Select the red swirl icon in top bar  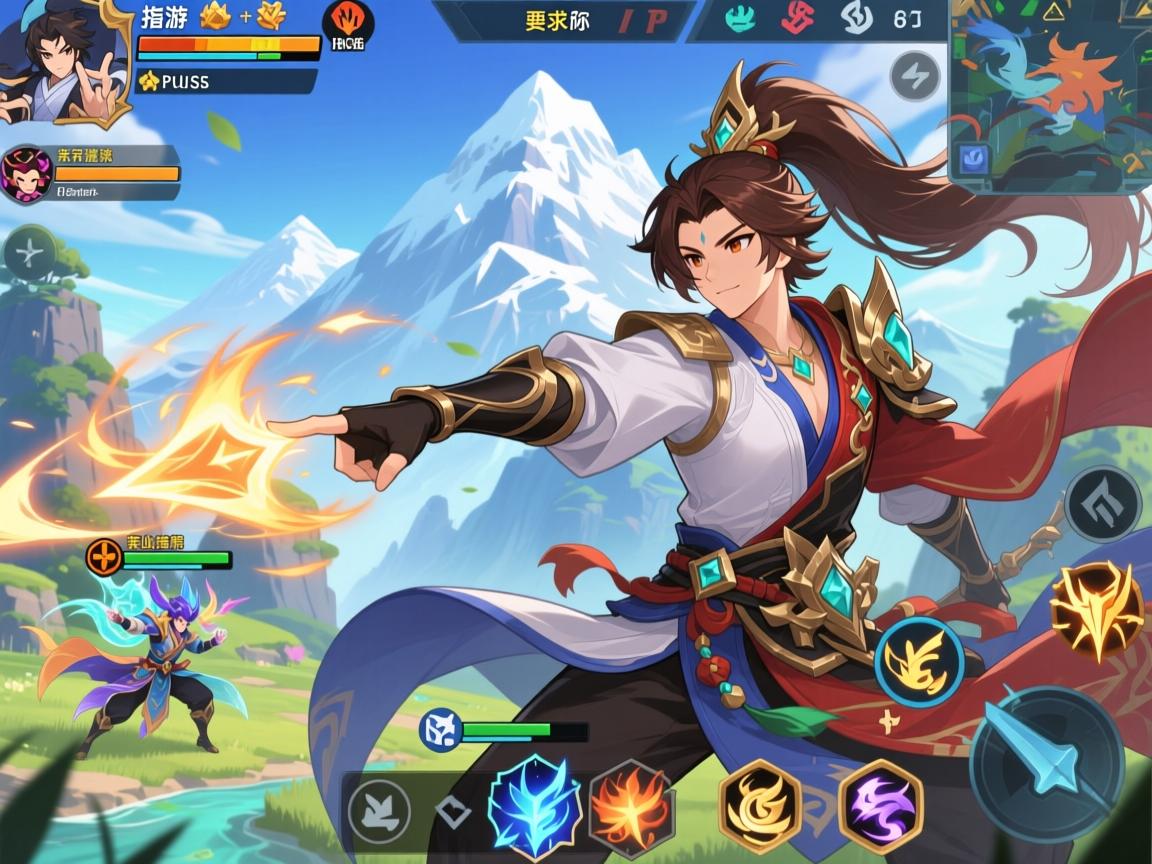[x=796, y=20]
